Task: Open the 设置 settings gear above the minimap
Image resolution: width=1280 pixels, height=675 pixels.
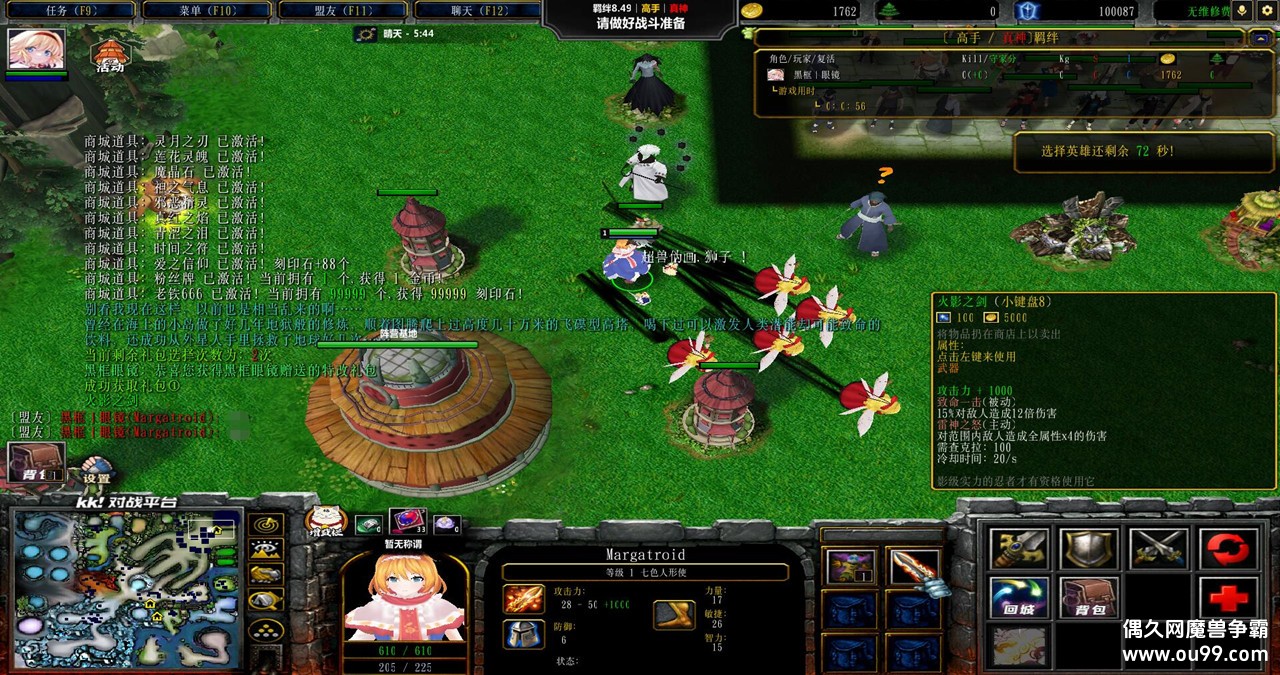Action: tap(97, 470)
